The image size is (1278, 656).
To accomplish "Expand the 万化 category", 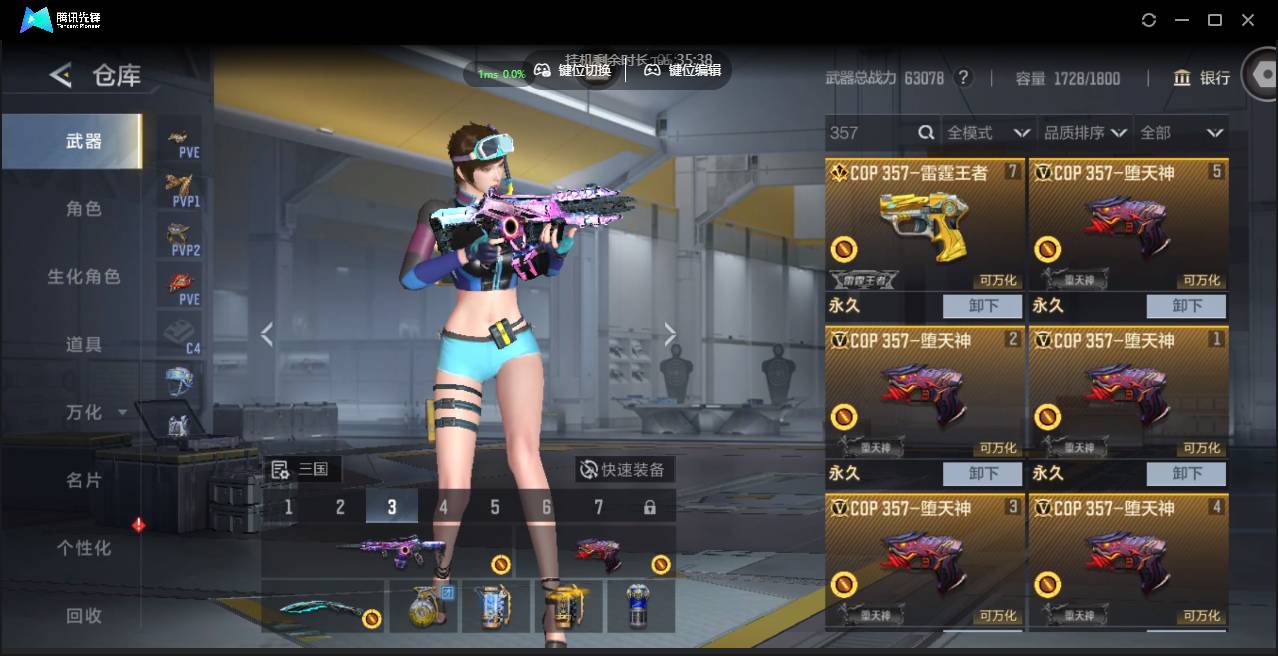I will (96, 412).
